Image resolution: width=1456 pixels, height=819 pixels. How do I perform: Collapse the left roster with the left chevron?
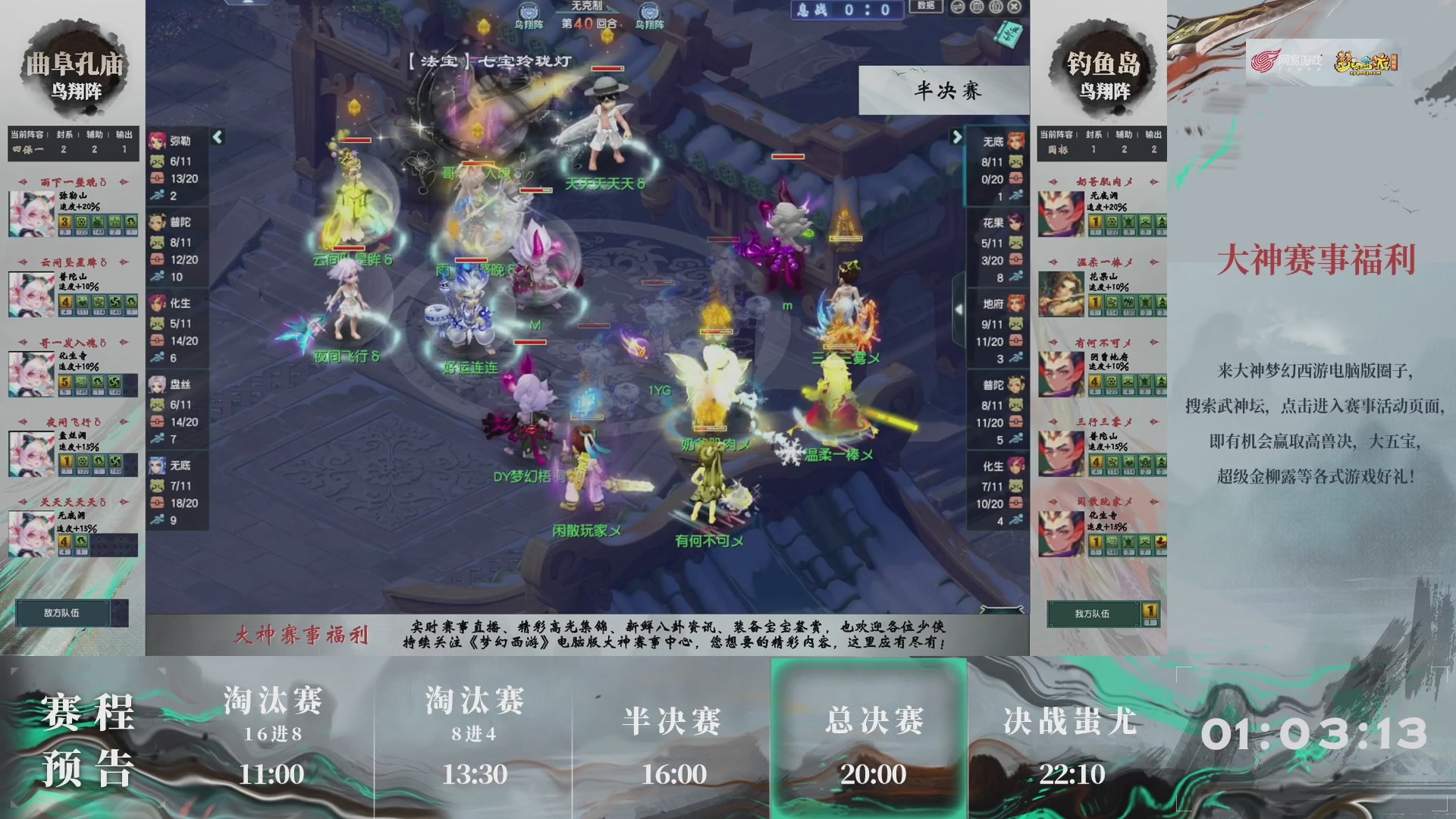218,139
